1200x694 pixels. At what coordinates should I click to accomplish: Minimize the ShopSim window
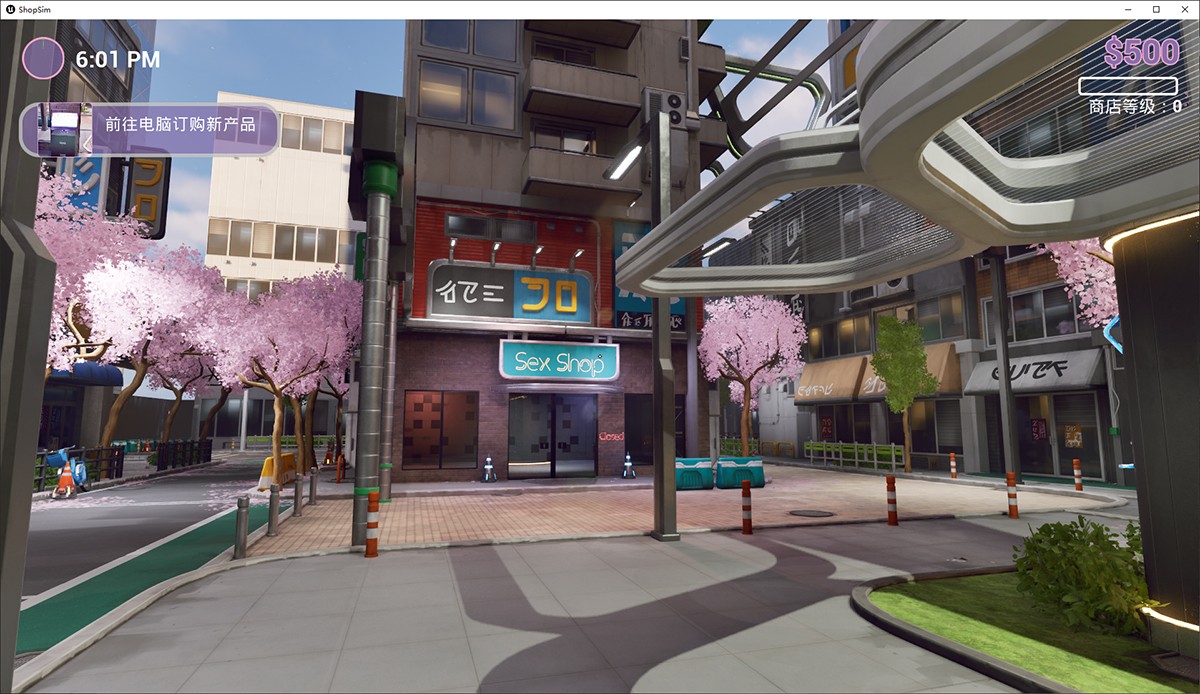1128,9
